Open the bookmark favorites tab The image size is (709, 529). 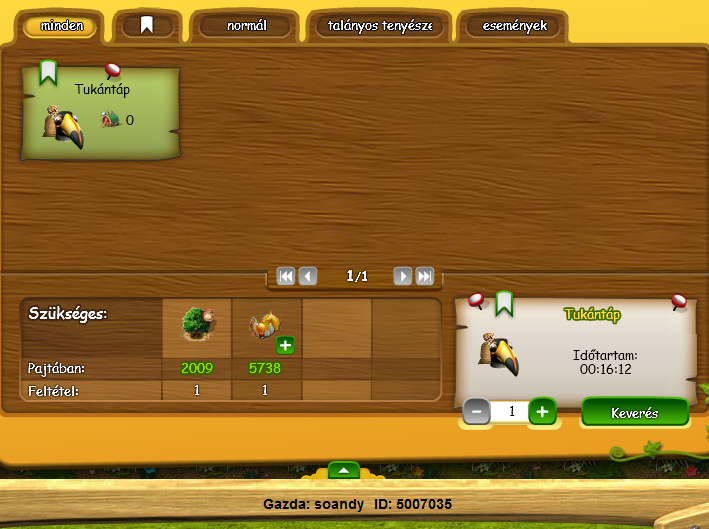pyautogui.click(x=147, y=26)
